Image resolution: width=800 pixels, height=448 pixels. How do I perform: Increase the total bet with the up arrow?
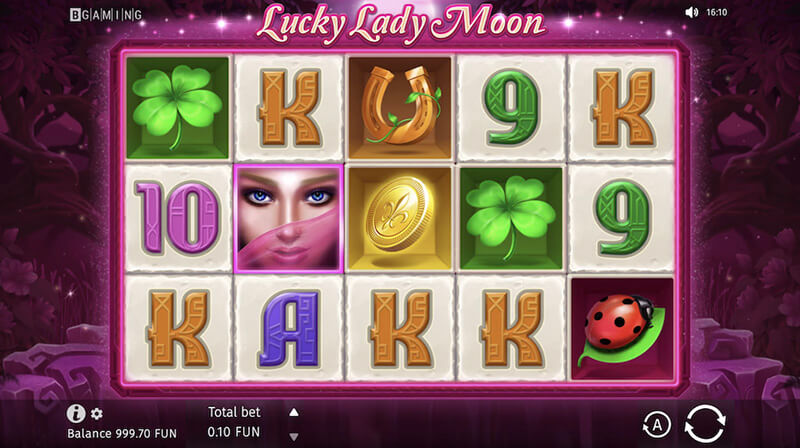(x=293, y=411)
